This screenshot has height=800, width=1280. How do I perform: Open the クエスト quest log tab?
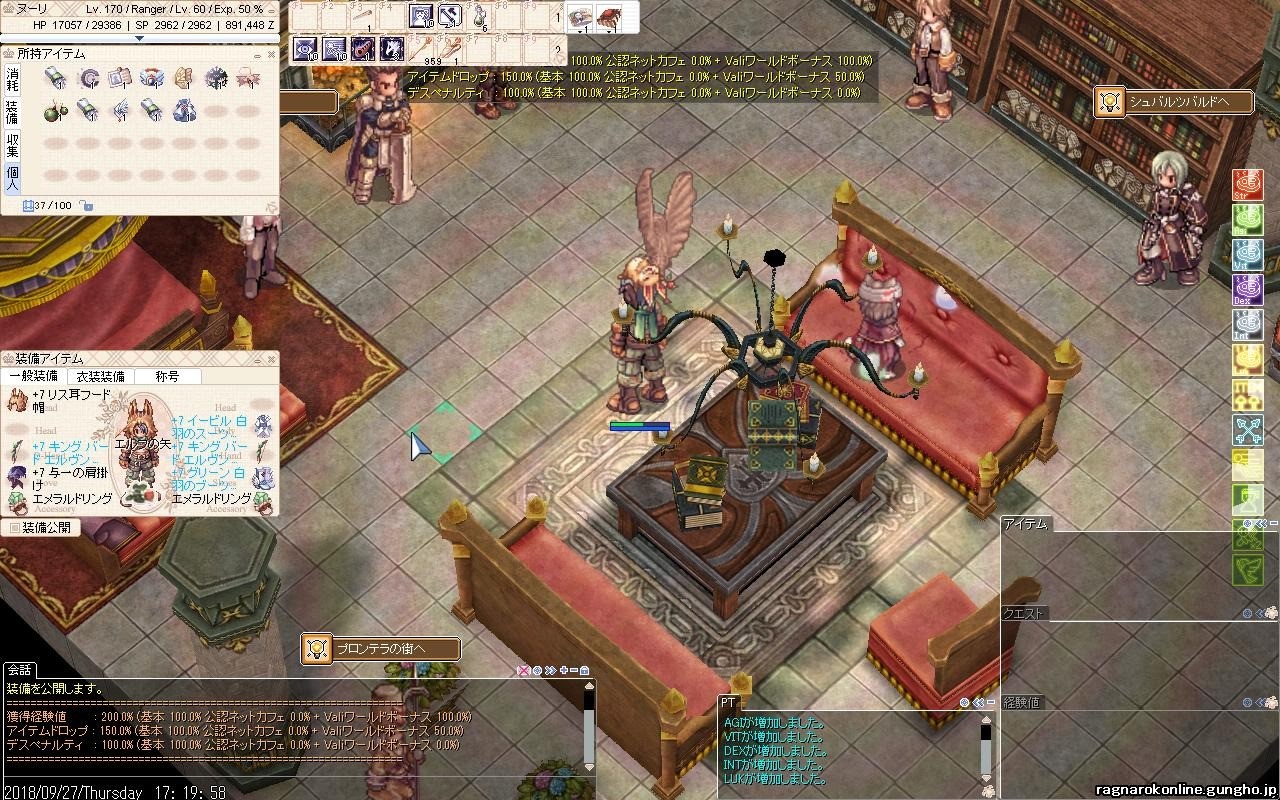click(1023, 613)
